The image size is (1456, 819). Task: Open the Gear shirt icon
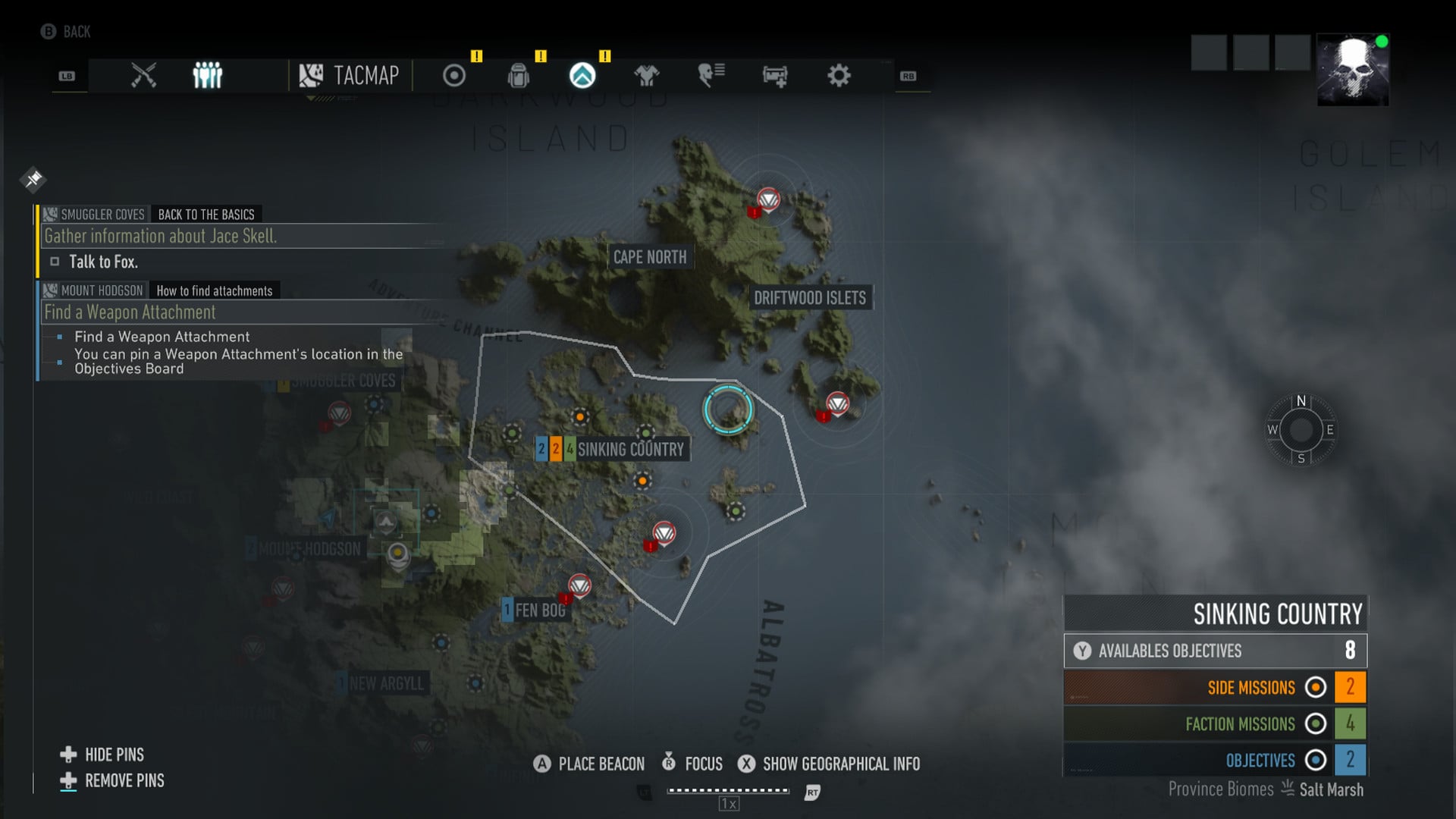tap(648, 76)
